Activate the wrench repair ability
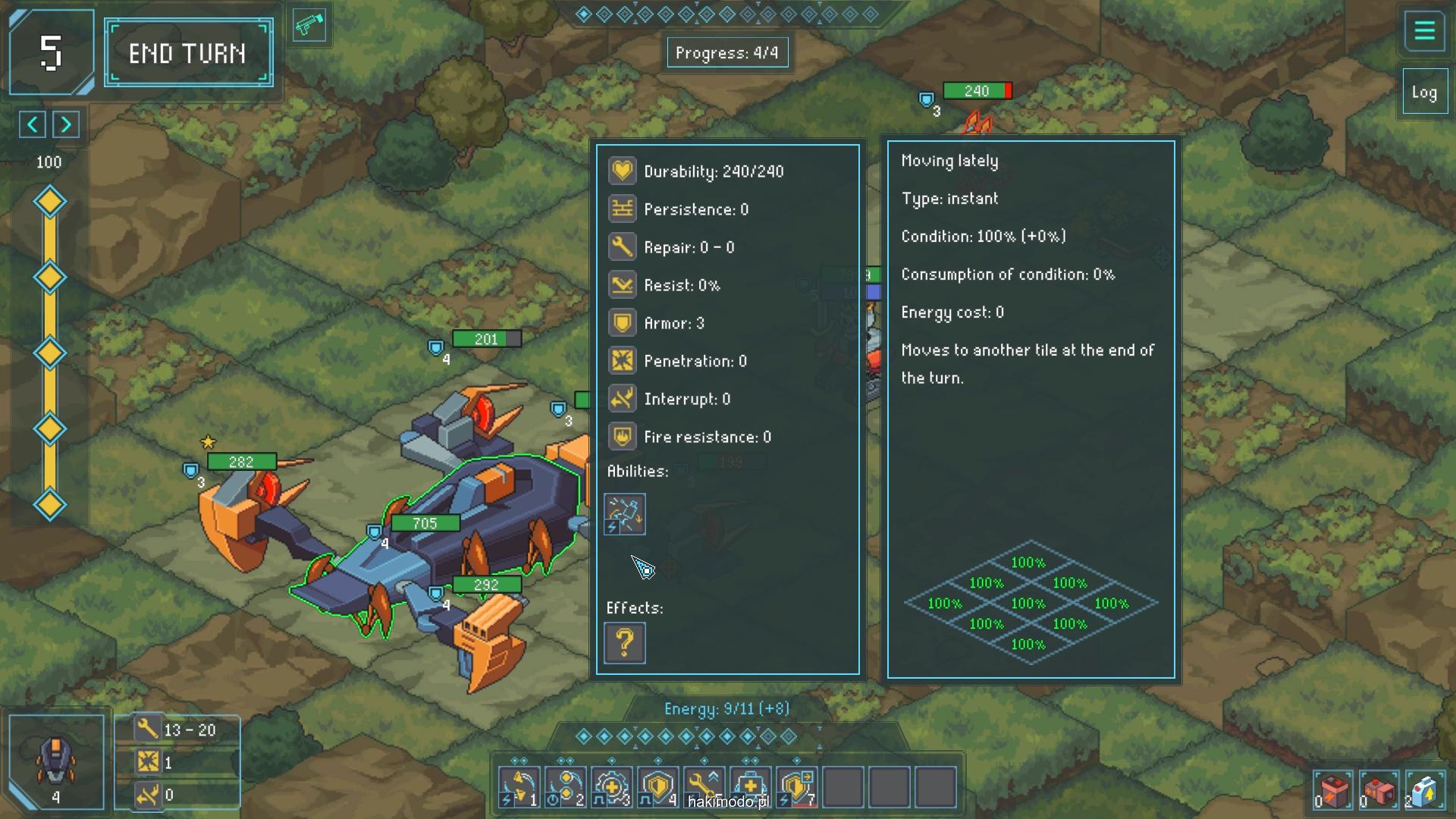 click(704, 787)
